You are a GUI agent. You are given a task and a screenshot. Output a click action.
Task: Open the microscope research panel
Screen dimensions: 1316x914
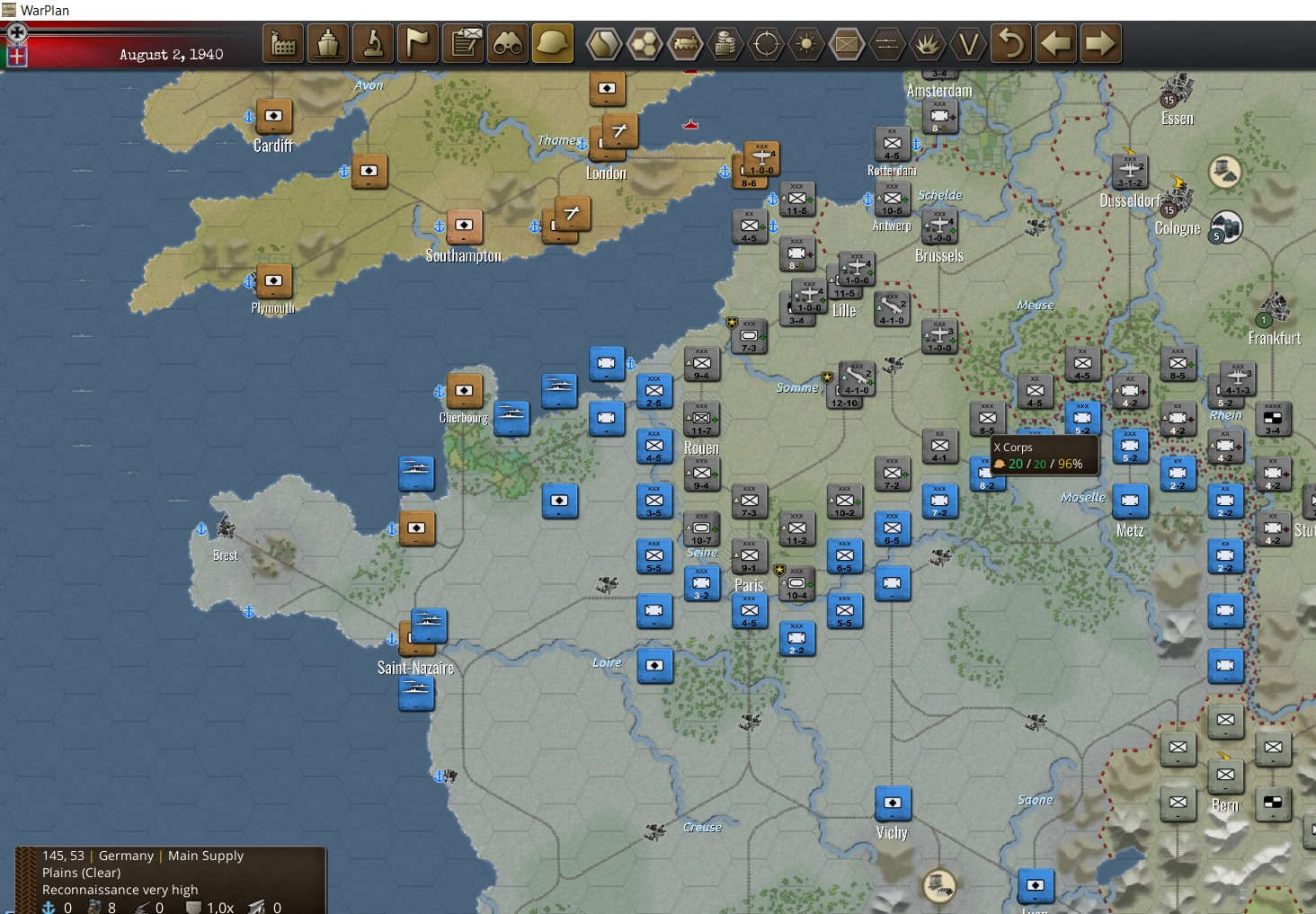click(373, 43)
